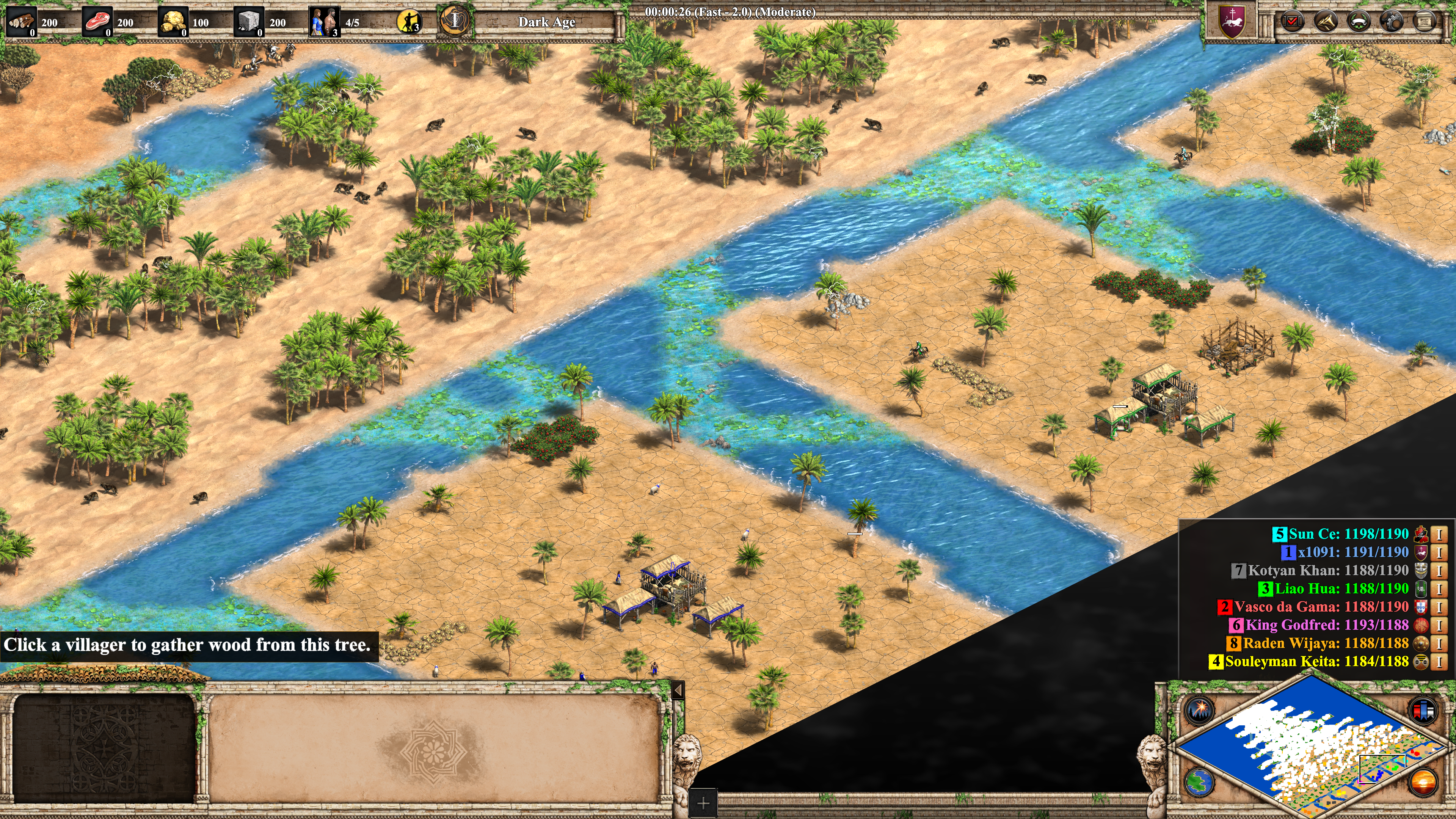Click the villager population icon
1456x819 pixels.
click(324, 22)
